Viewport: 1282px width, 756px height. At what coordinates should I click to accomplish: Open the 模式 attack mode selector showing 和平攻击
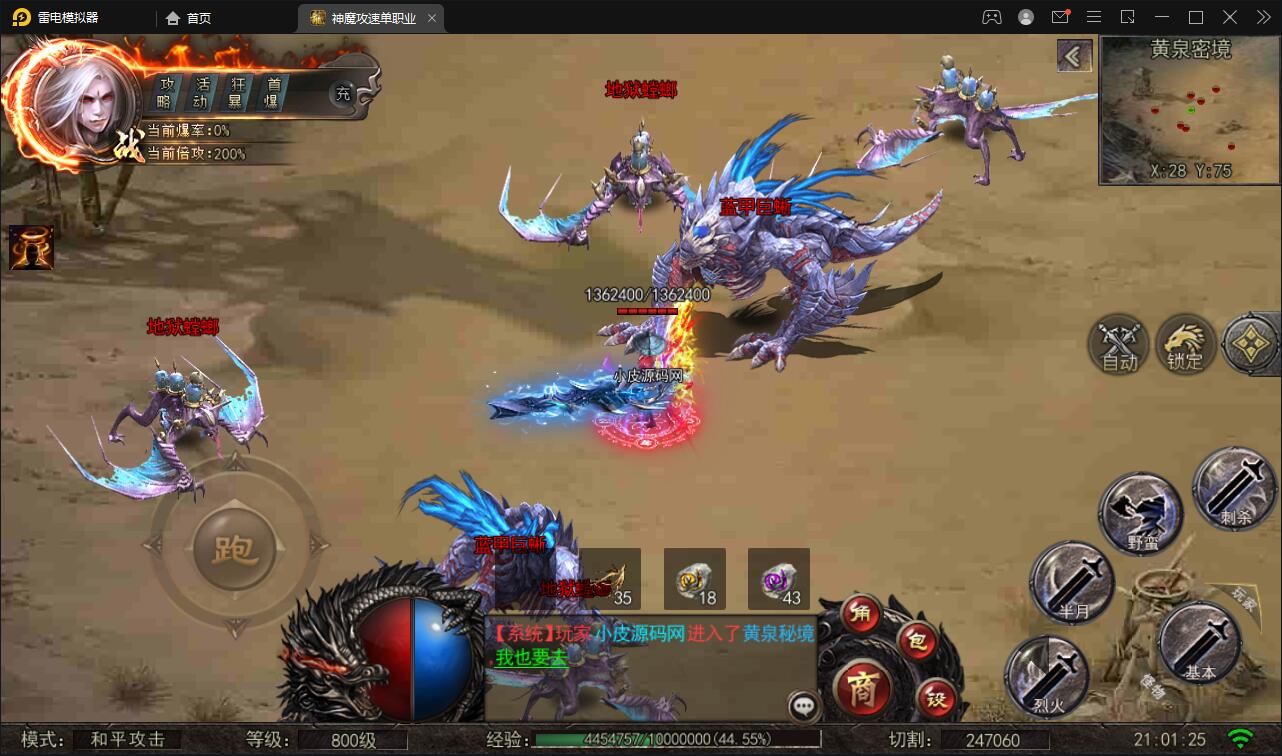click(x=130, y=740)
